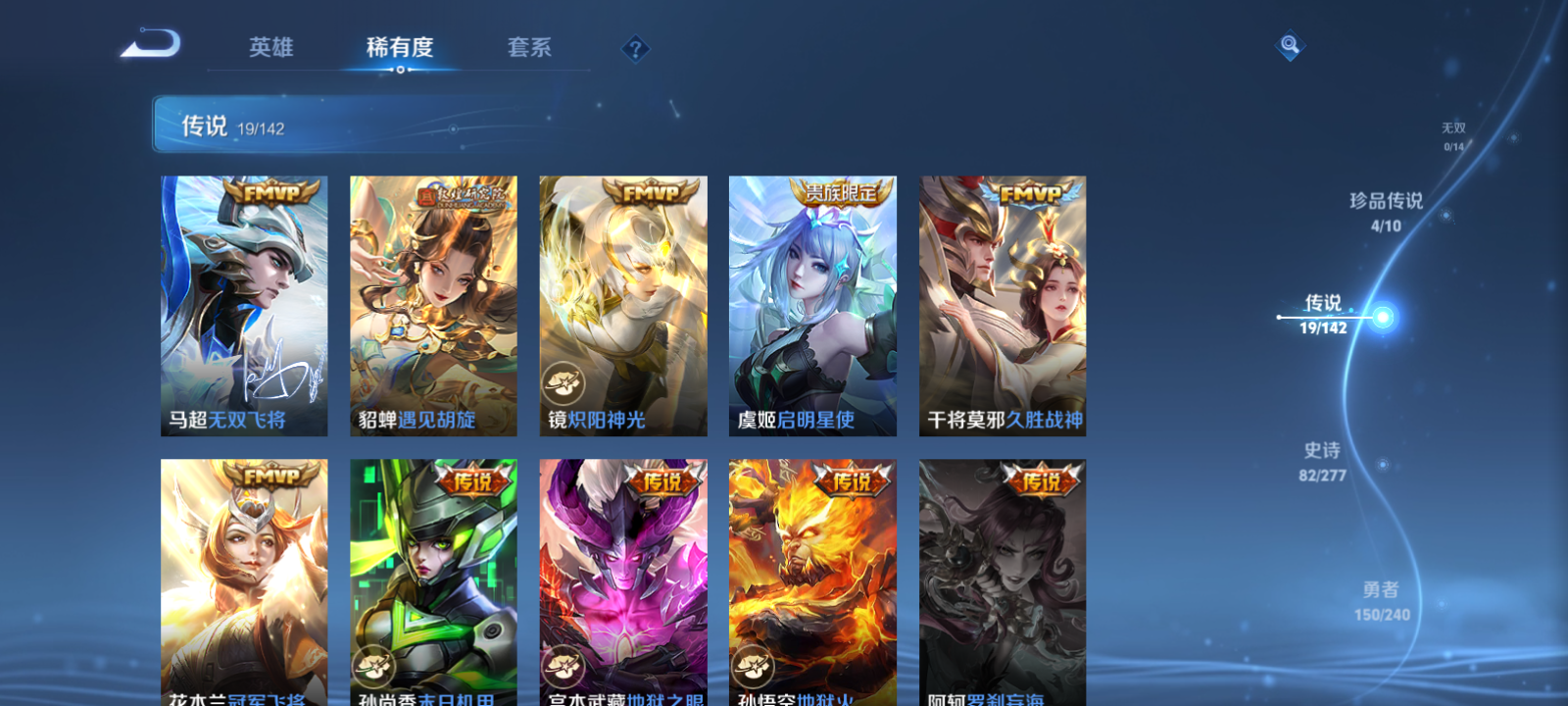Screen dimensions: 1568x706
Task: Select the 稀有度 tab
Action: (397, 48)
